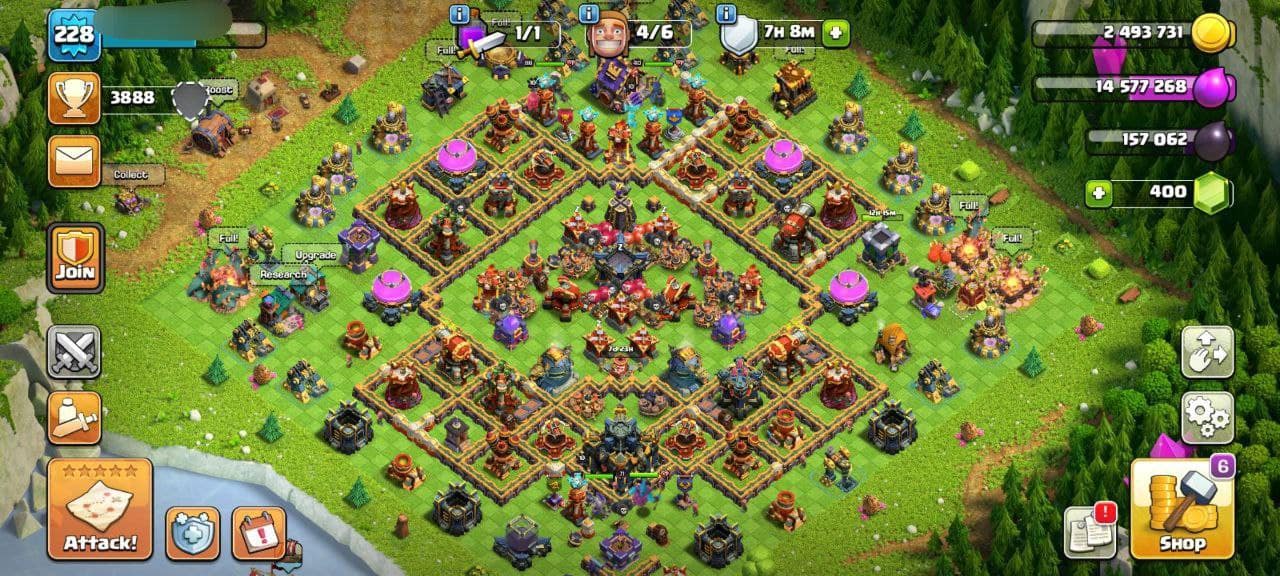
Task: Open the trophy league button
Action: 74,98
